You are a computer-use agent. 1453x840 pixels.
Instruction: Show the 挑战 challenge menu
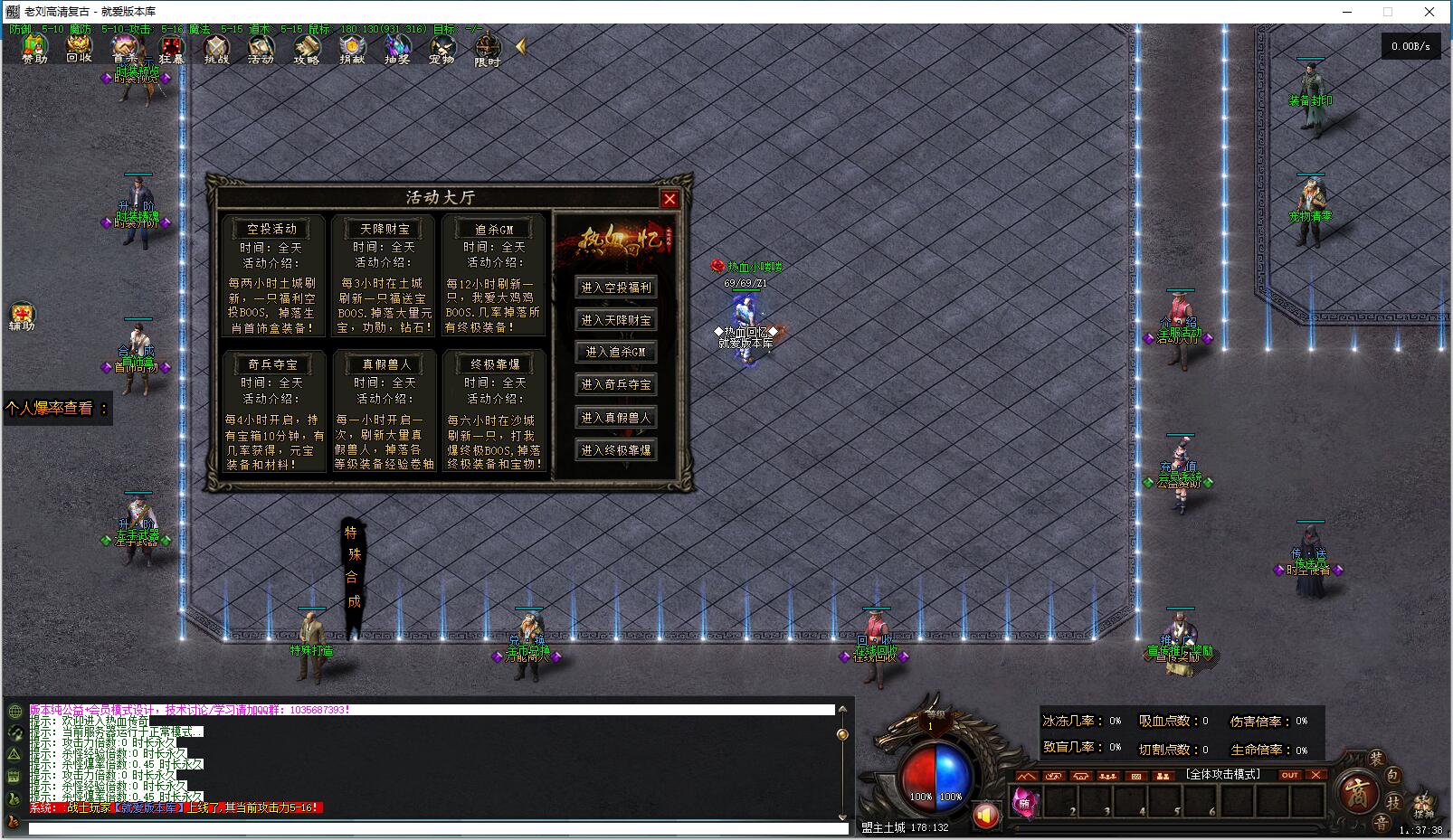pos(216,48)
